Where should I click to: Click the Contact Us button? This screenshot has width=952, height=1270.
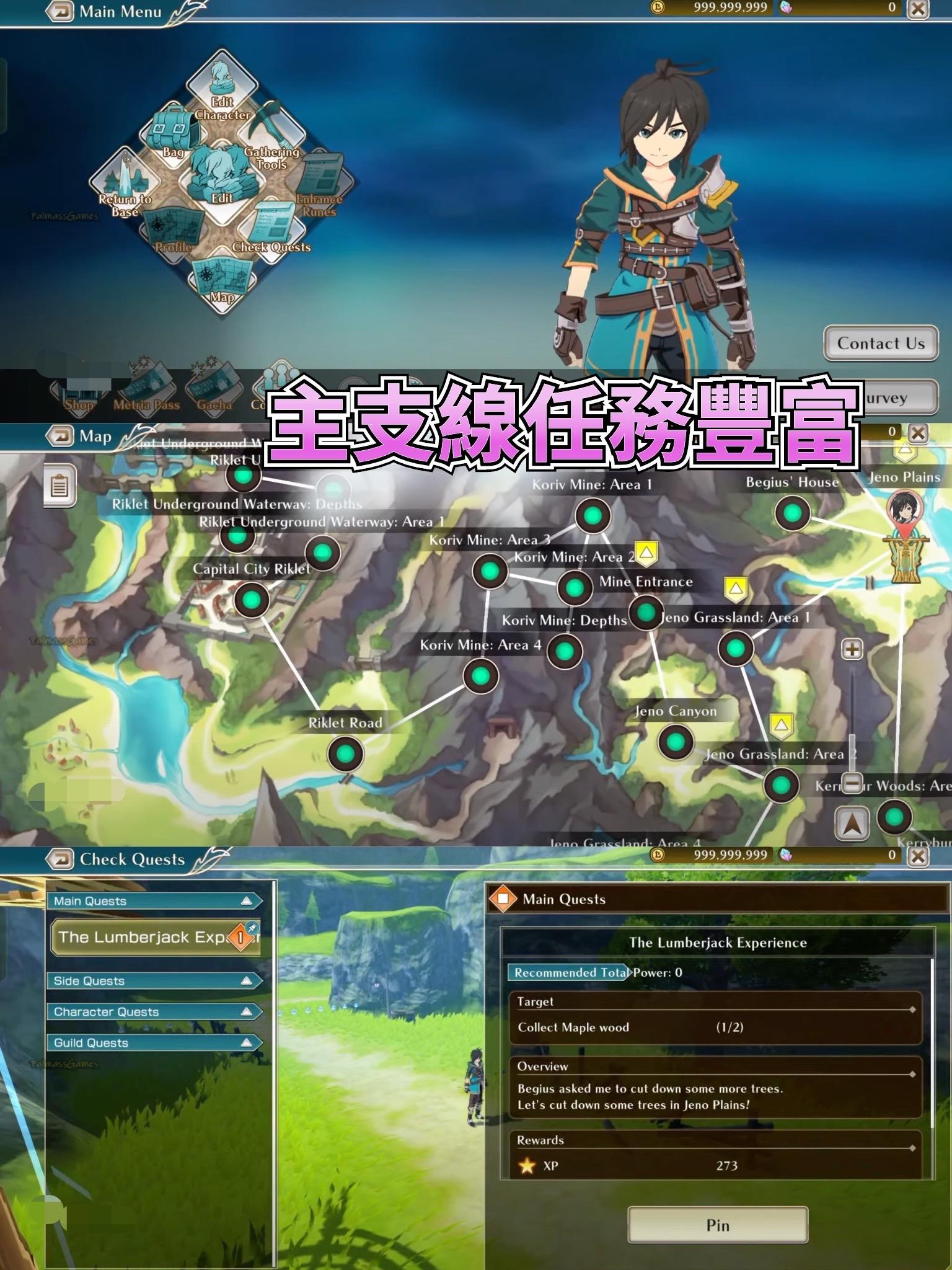pos(879,344)
